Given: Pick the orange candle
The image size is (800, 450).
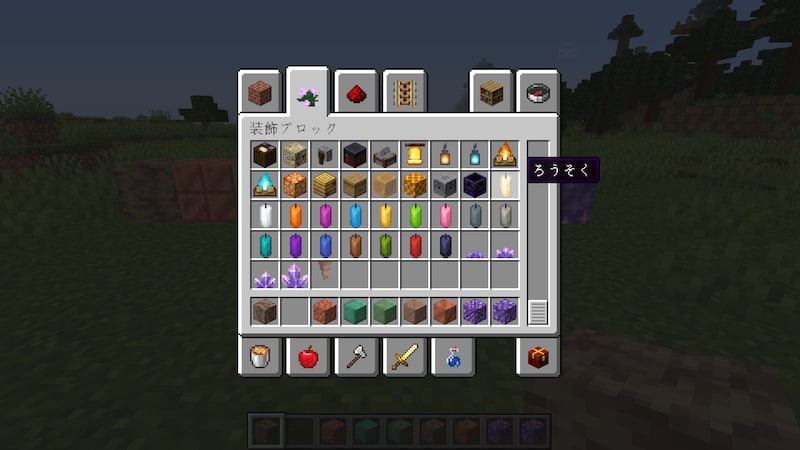Looking at the screenshot, I should click(x=295, y=215).
